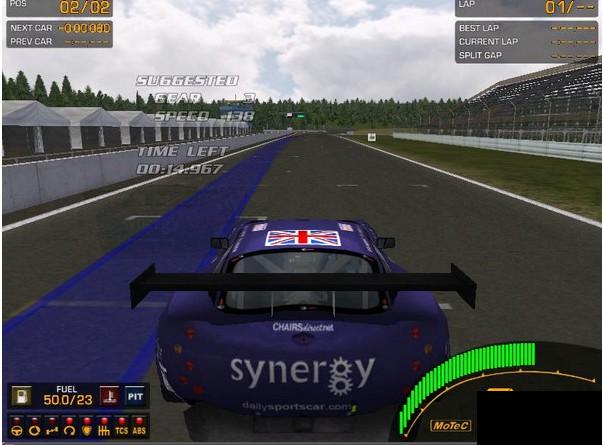Toggle the TCS traction control indicator
This screenshot has width=603, height=445.
[x=121, y=430]
